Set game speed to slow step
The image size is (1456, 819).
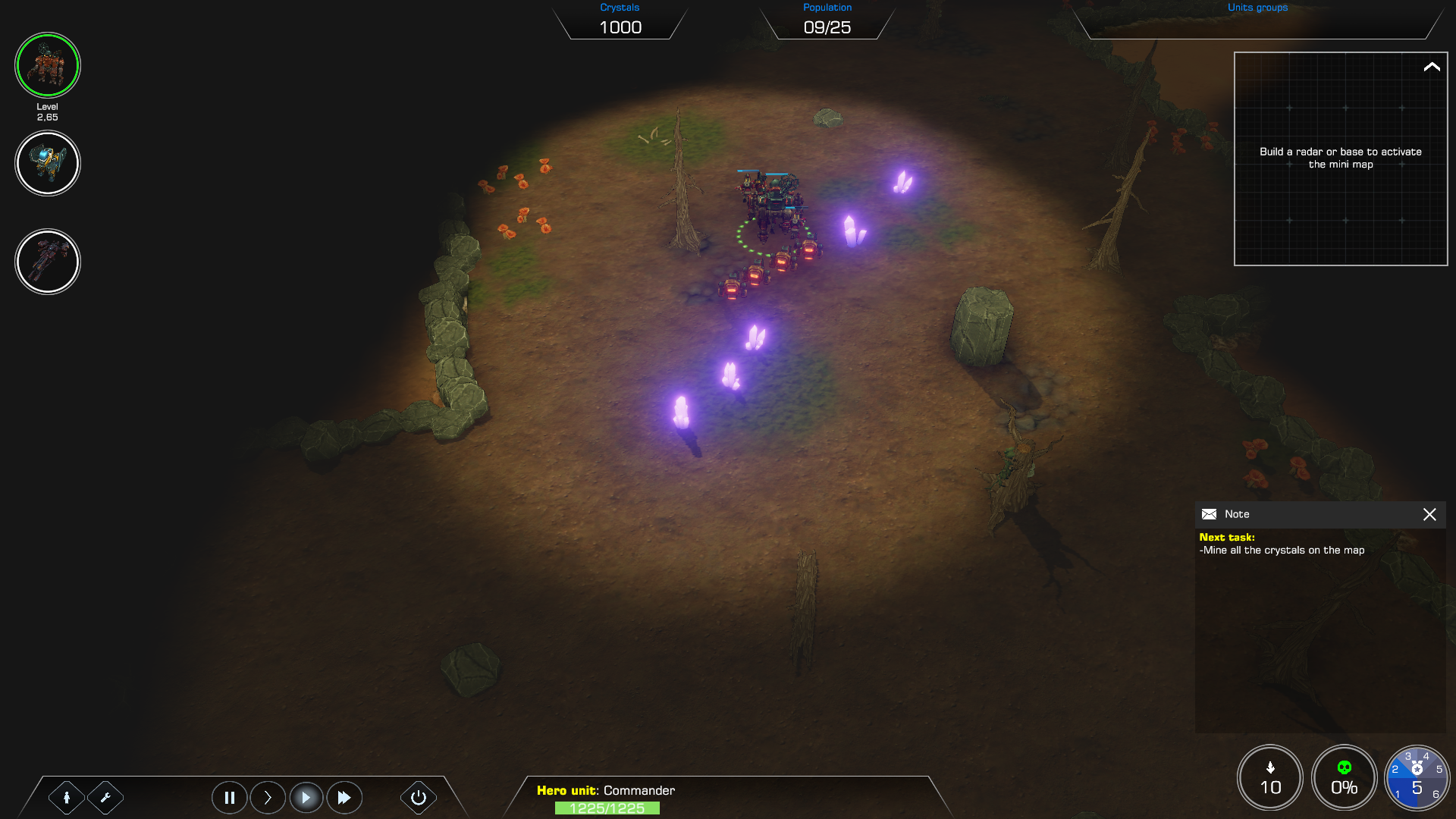268,797
